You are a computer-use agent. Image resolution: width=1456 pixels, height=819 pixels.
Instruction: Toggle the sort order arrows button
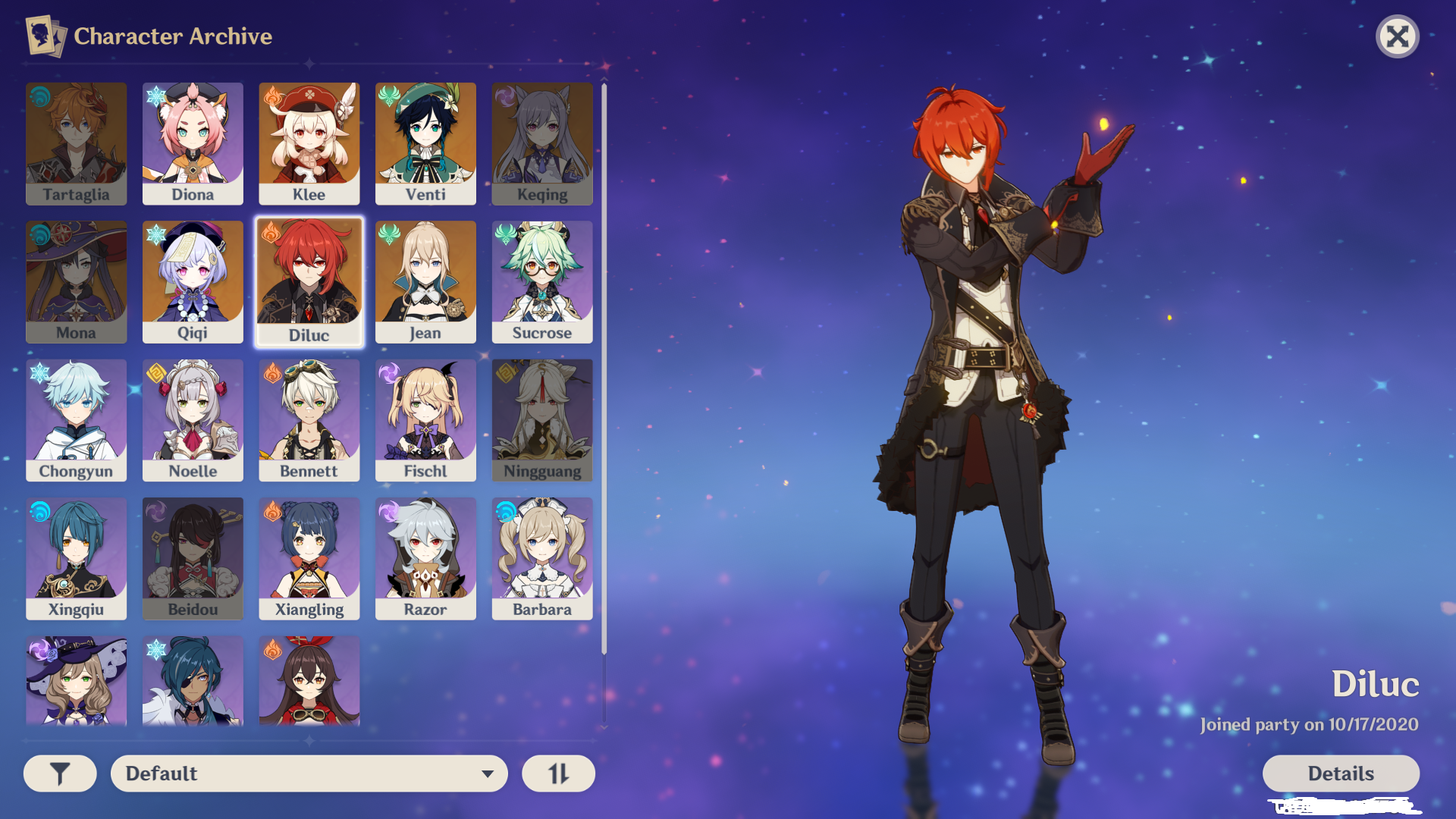click(558, 773)
